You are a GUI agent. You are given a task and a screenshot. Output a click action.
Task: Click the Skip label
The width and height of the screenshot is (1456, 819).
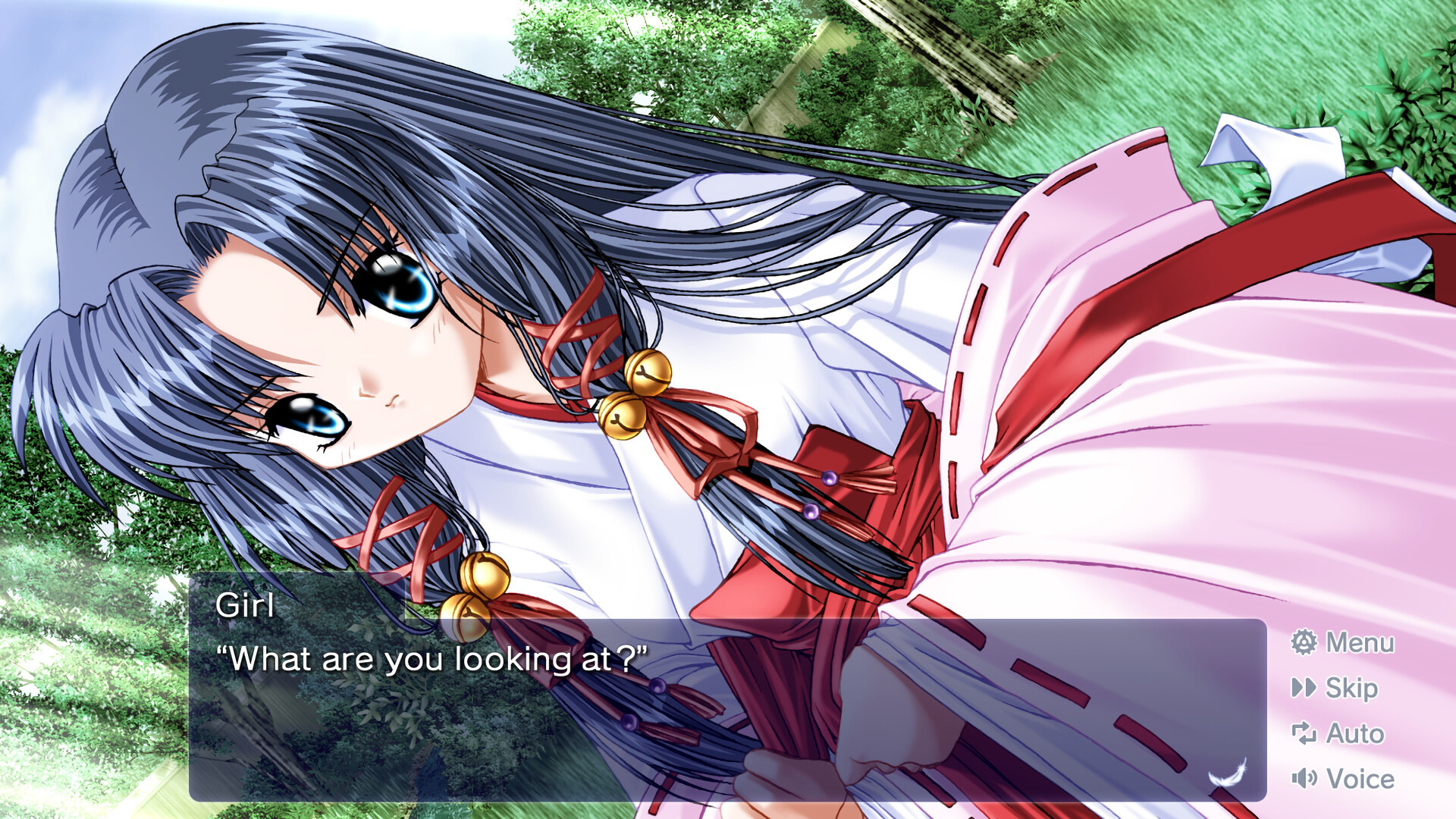1351,688
